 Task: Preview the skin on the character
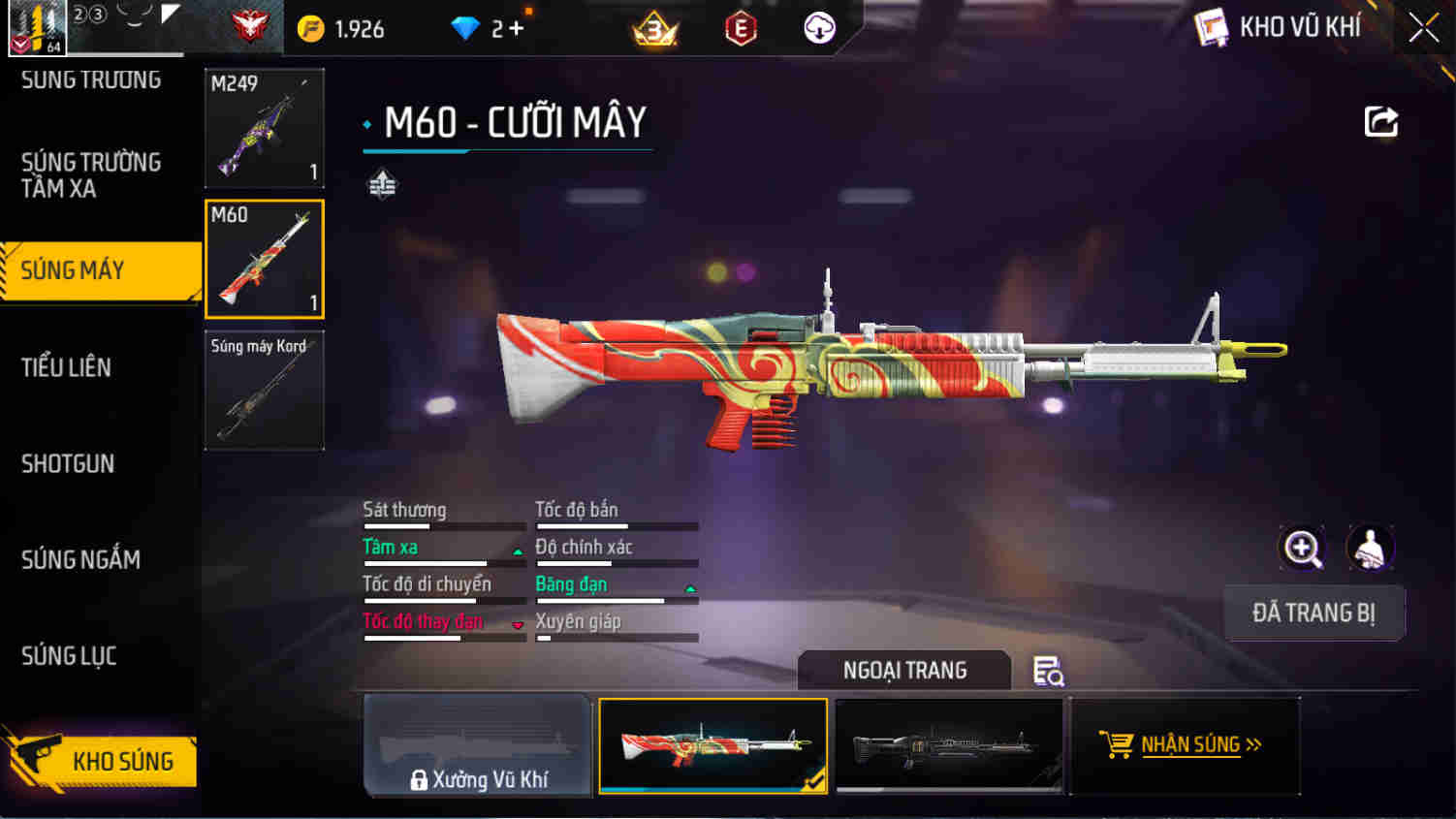pos(1370,549)
